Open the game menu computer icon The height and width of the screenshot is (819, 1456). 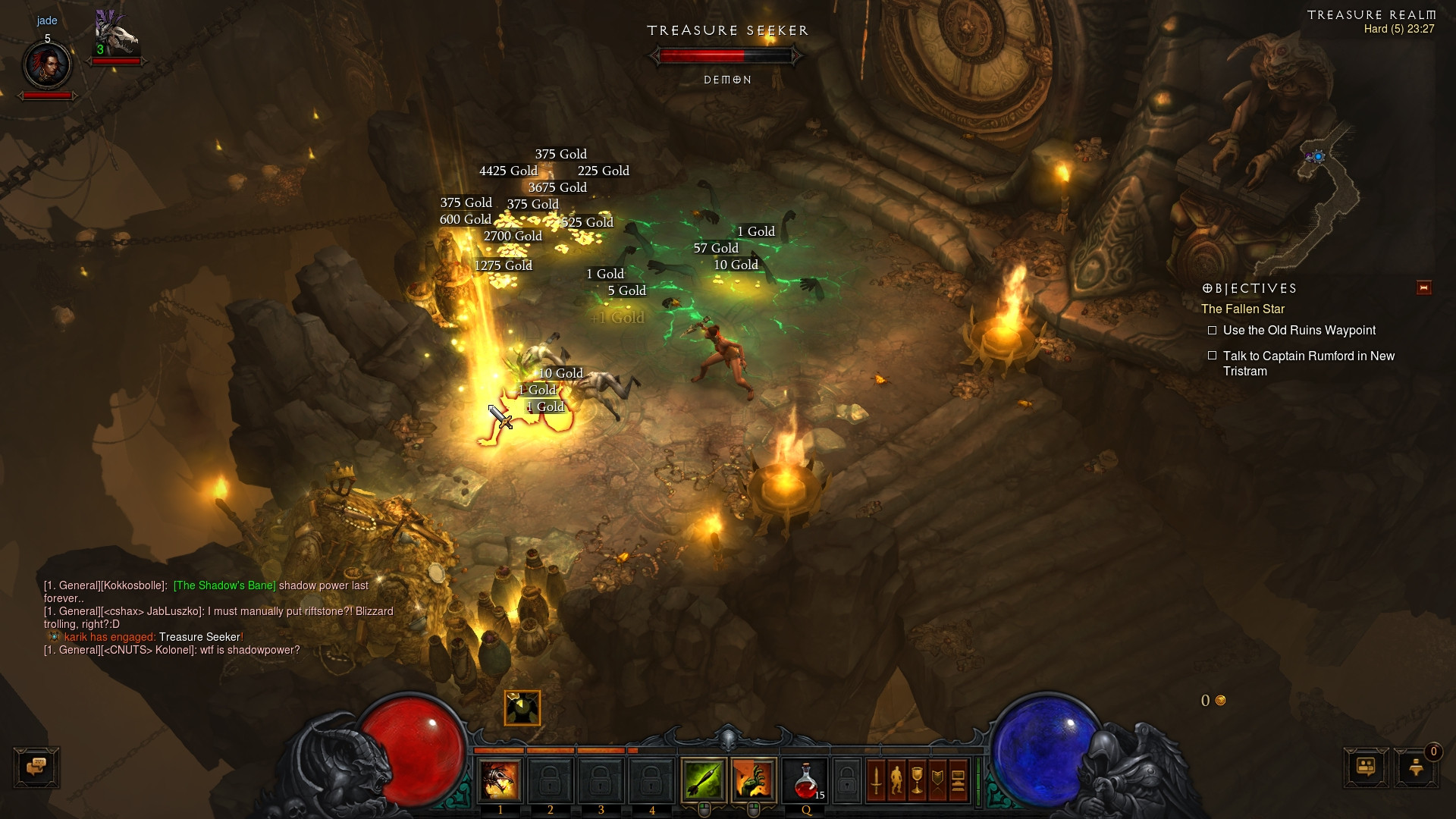(x=958, y=780)
